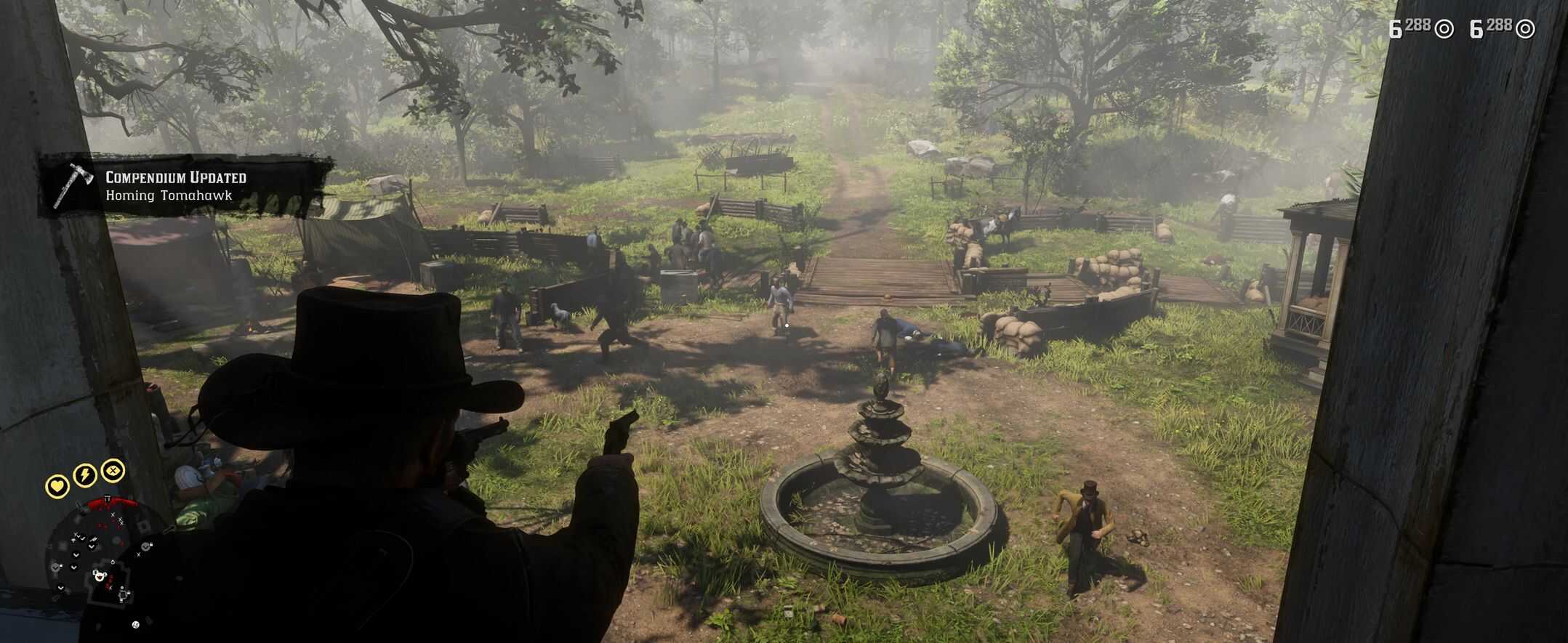Viewport: 1568px width, 643px height.
Task: Click the lightning bolt stamina core
Action: pos(85,475)
